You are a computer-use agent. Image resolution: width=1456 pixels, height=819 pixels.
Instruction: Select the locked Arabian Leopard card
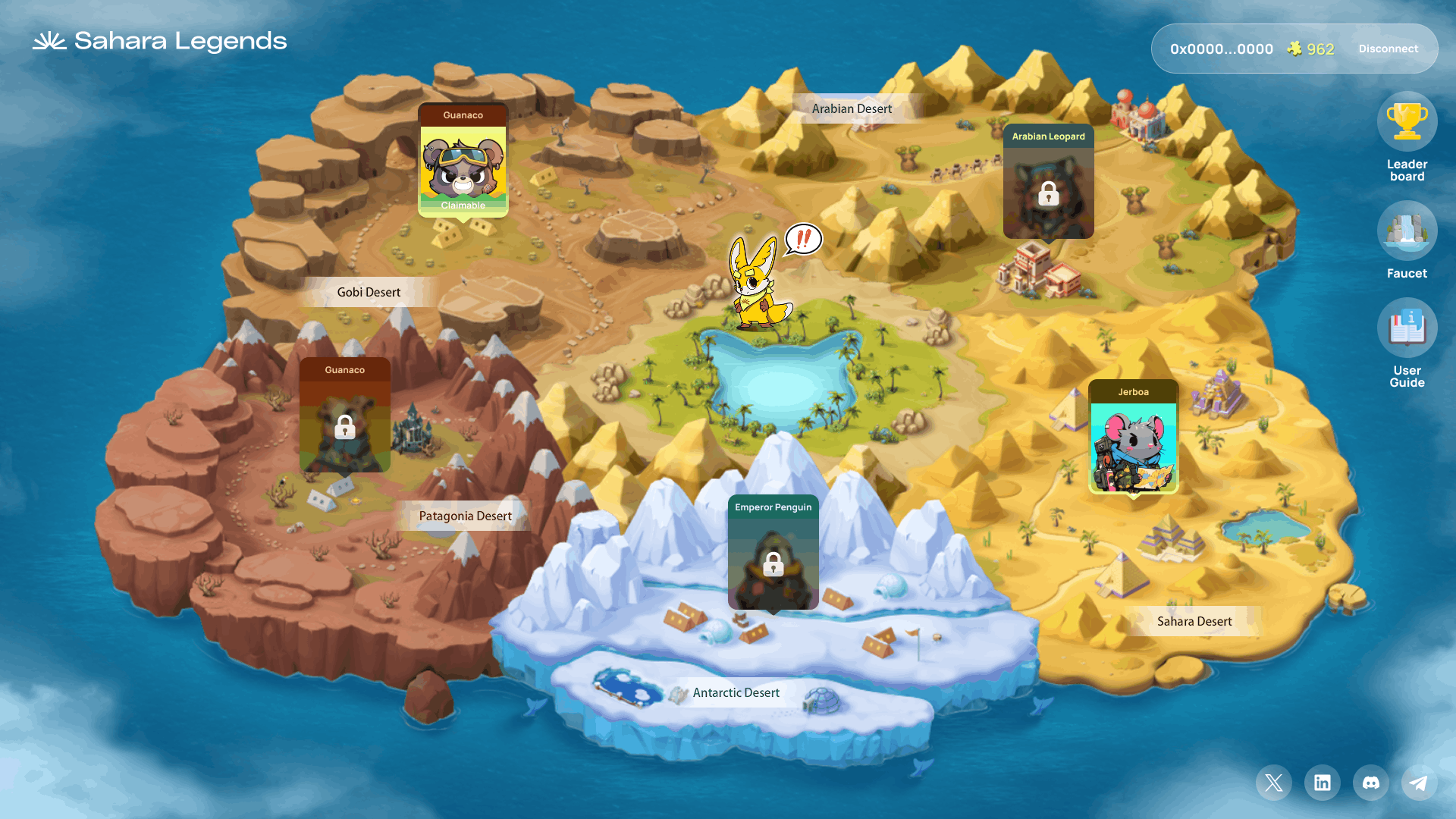click(x=1048, y=182)
